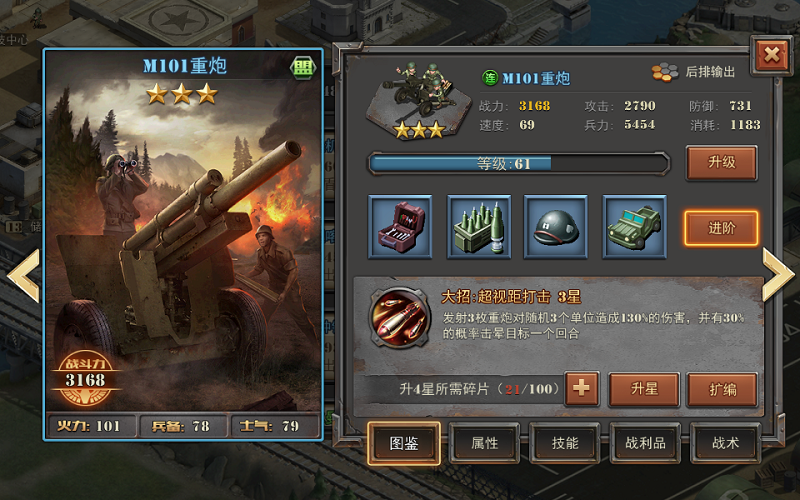Switch to the 战术 tactics tab
The width and height of the screenshot is (800, 500).
725,443
